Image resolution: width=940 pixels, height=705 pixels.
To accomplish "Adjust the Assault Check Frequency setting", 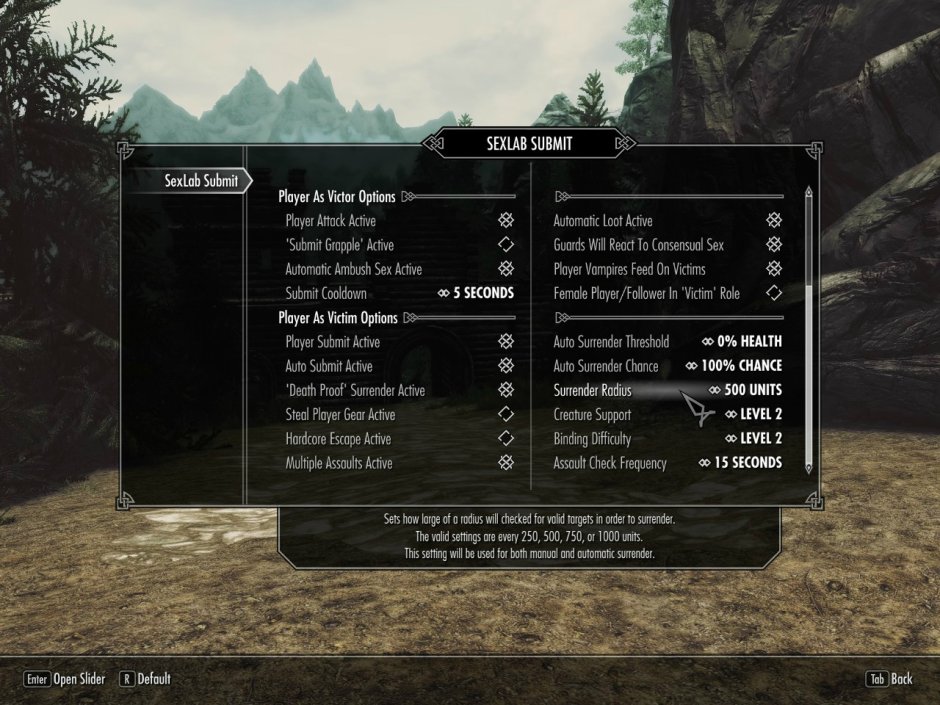I will click(740, 463).
